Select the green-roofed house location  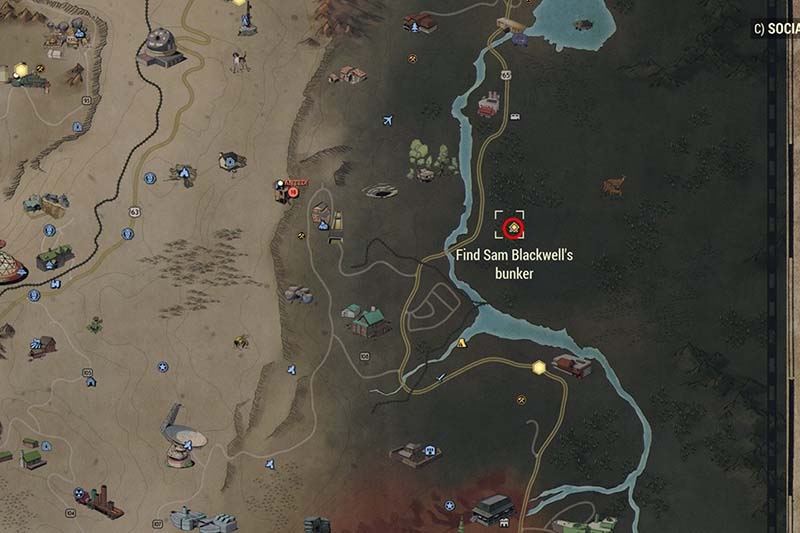369,320
